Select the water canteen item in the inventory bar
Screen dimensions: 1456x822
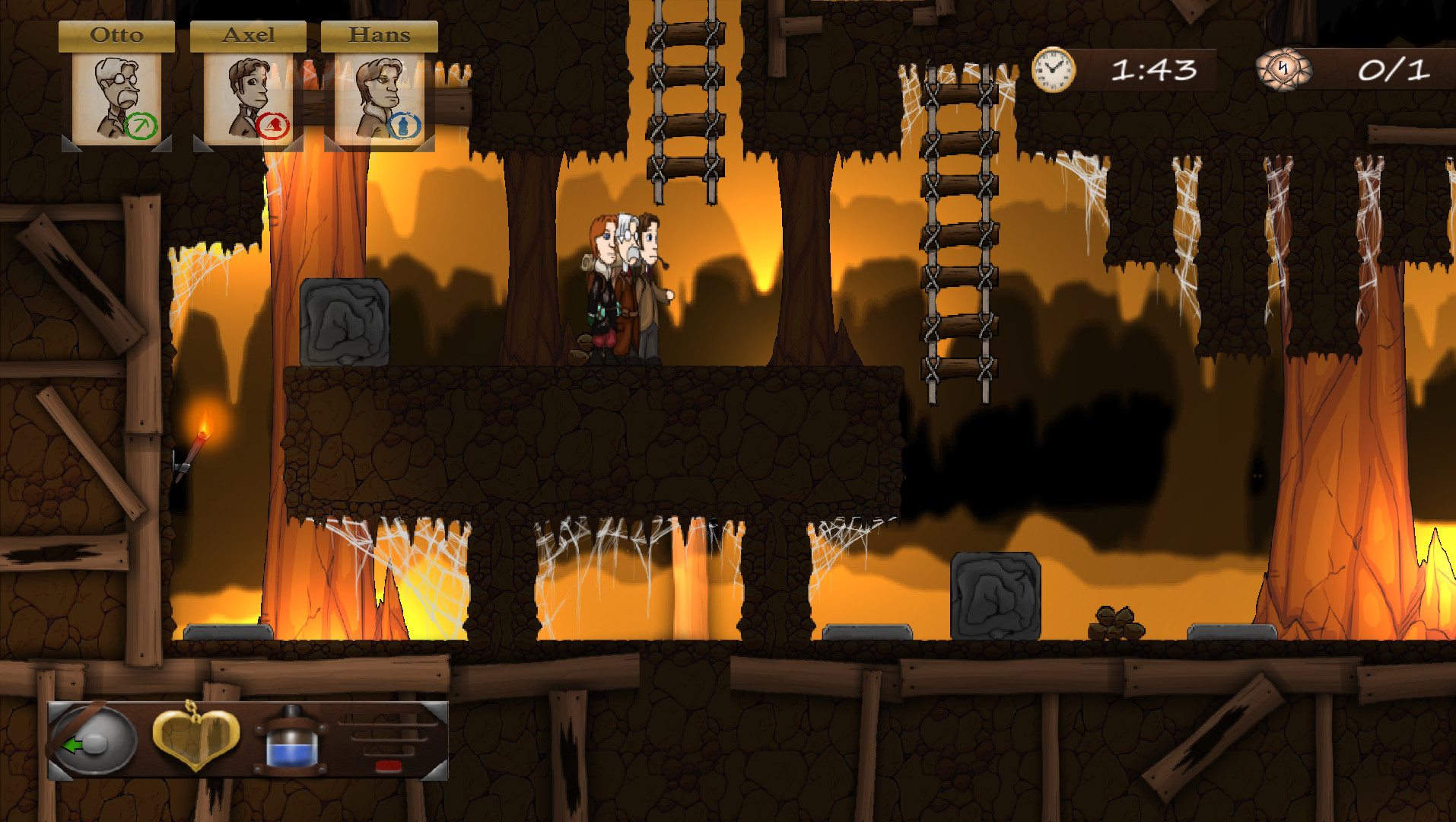[x=291, y=741]
